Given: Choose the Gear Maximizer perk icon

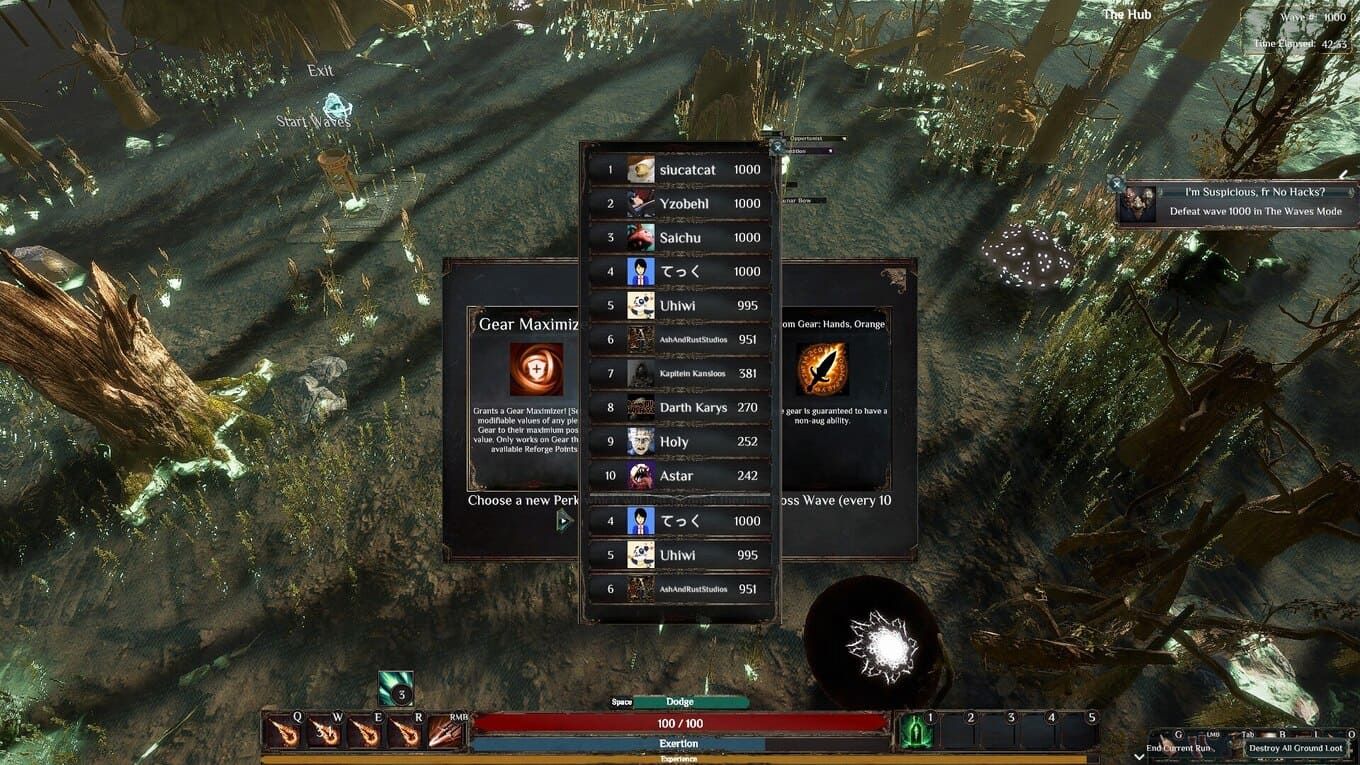Looking at the screenshot, I should [536, 369].
